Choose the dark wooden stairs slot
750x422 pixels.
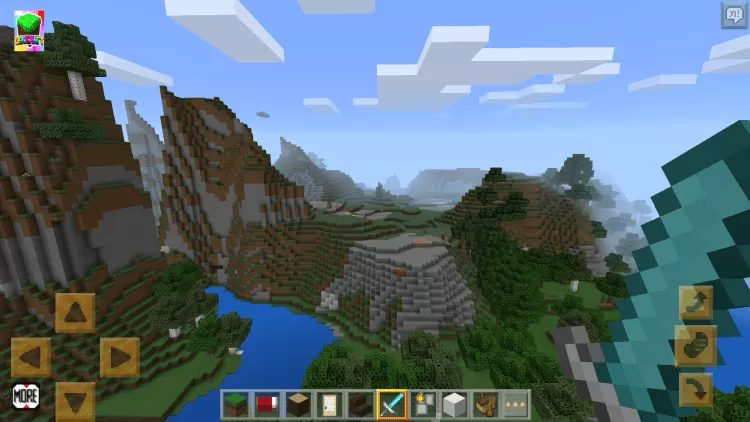pos(359,404)
